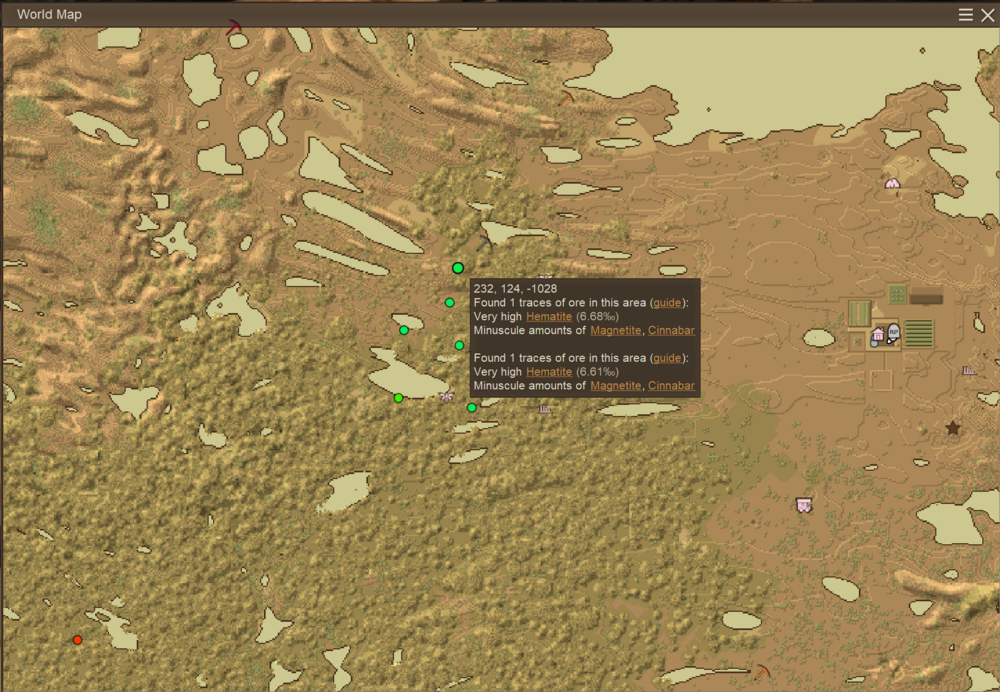Open the Hematite link beside 6.61‰

[x=549, y=372]
